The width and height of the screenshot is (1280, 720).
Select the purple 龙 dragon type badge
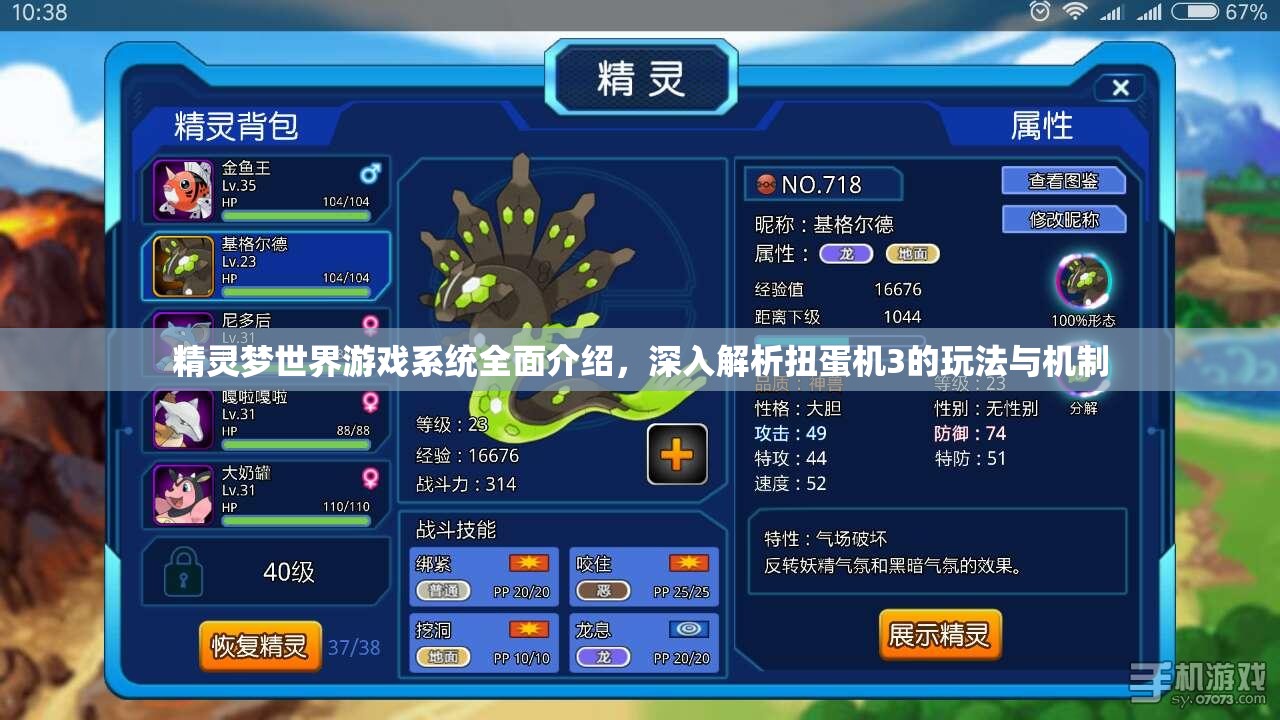(845, 254)
